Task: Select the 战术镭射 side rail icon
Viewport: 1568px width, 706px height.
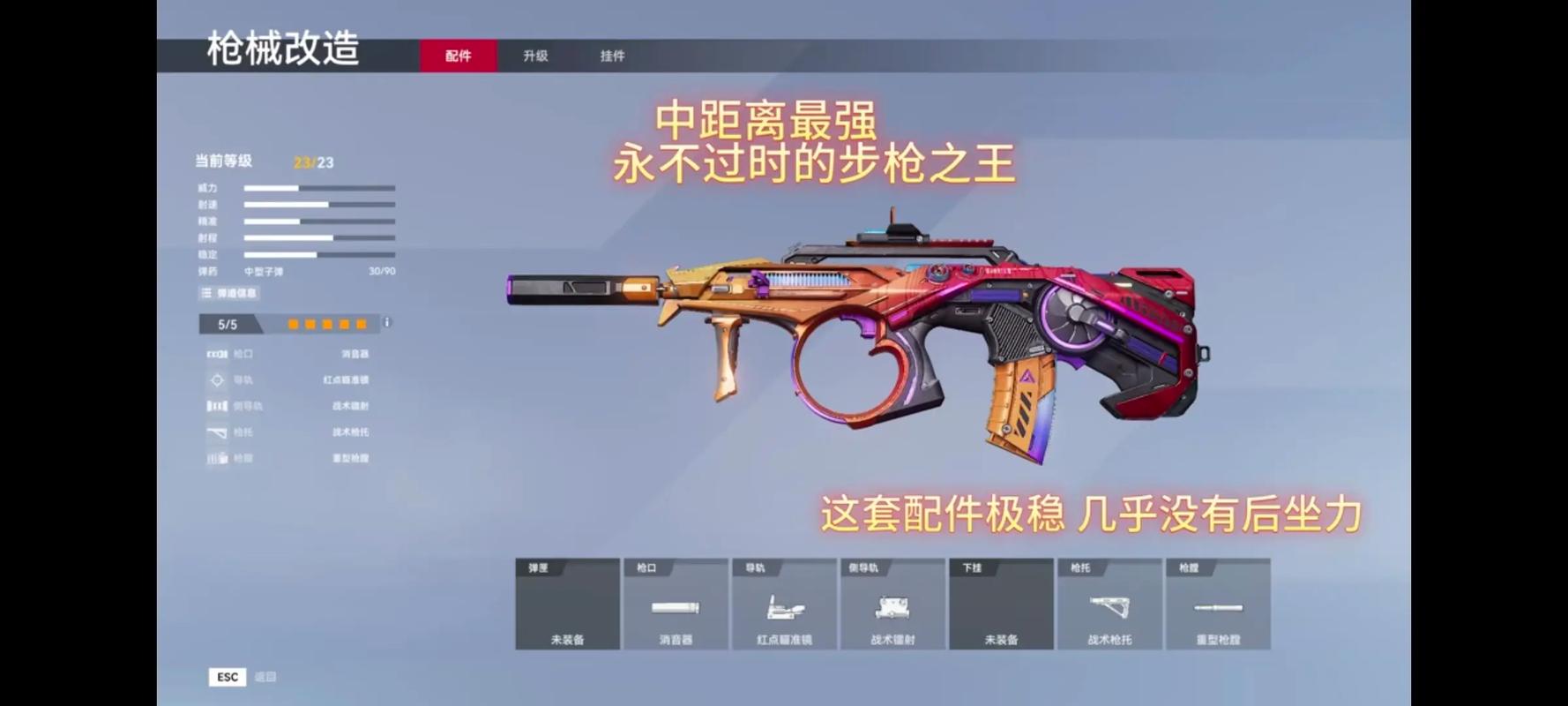Action: (892, 609)
